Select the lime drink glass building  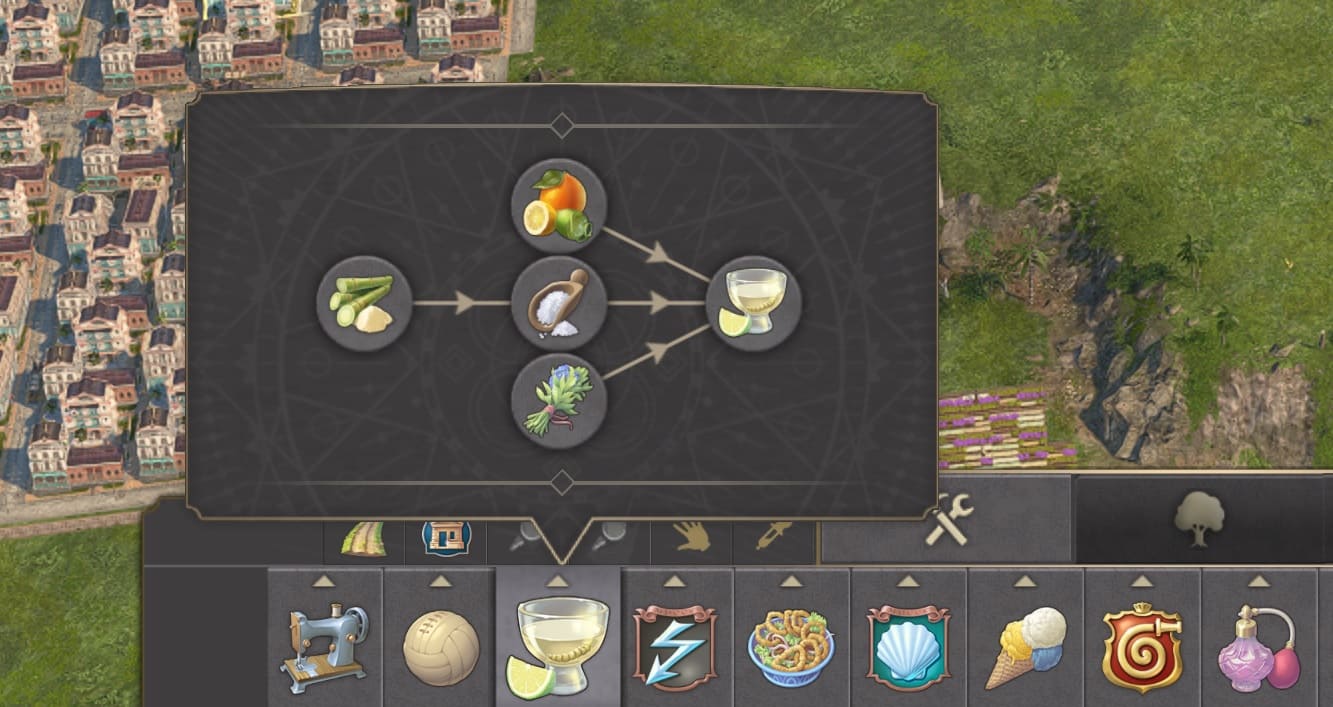558,646
